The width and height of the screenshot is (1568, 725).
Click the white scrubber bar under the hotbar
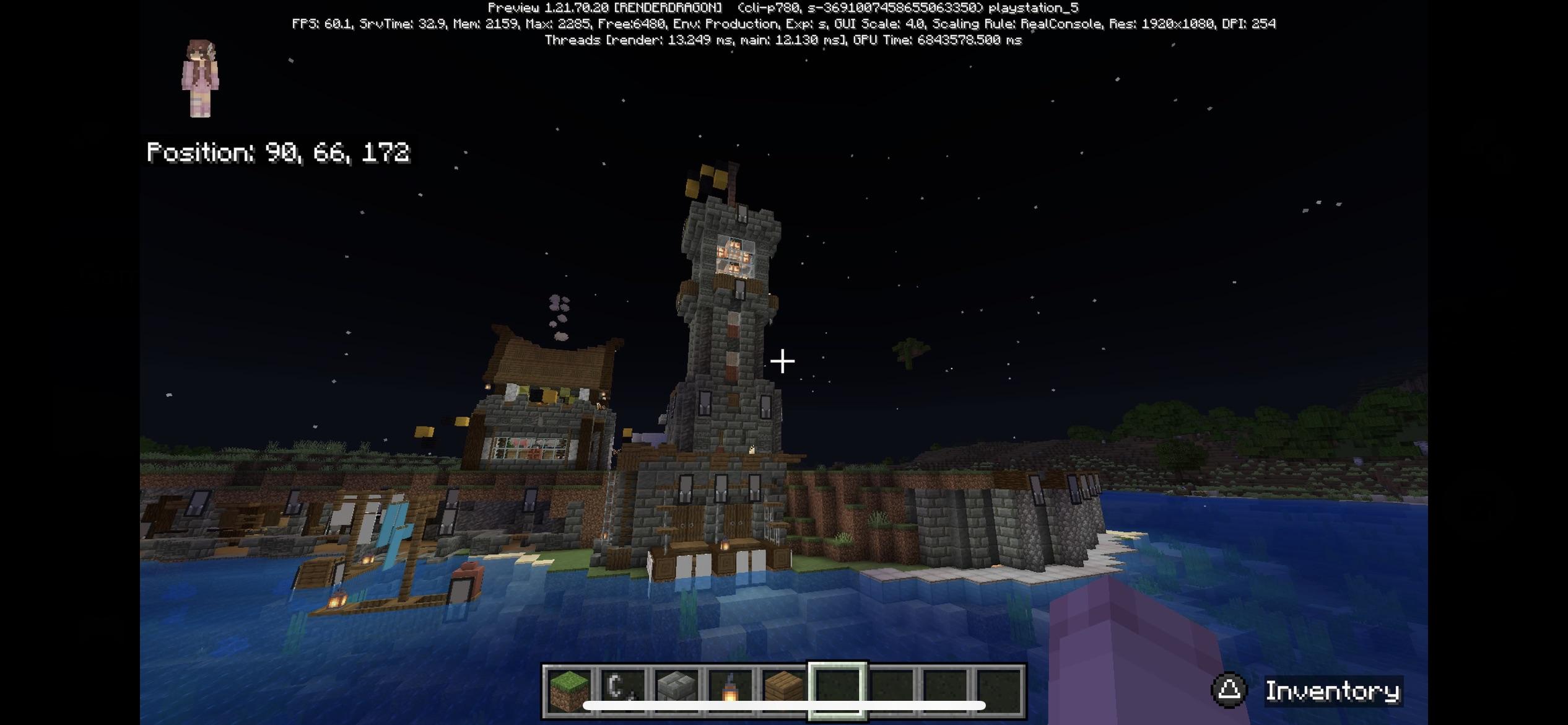(x=786, y=705)
